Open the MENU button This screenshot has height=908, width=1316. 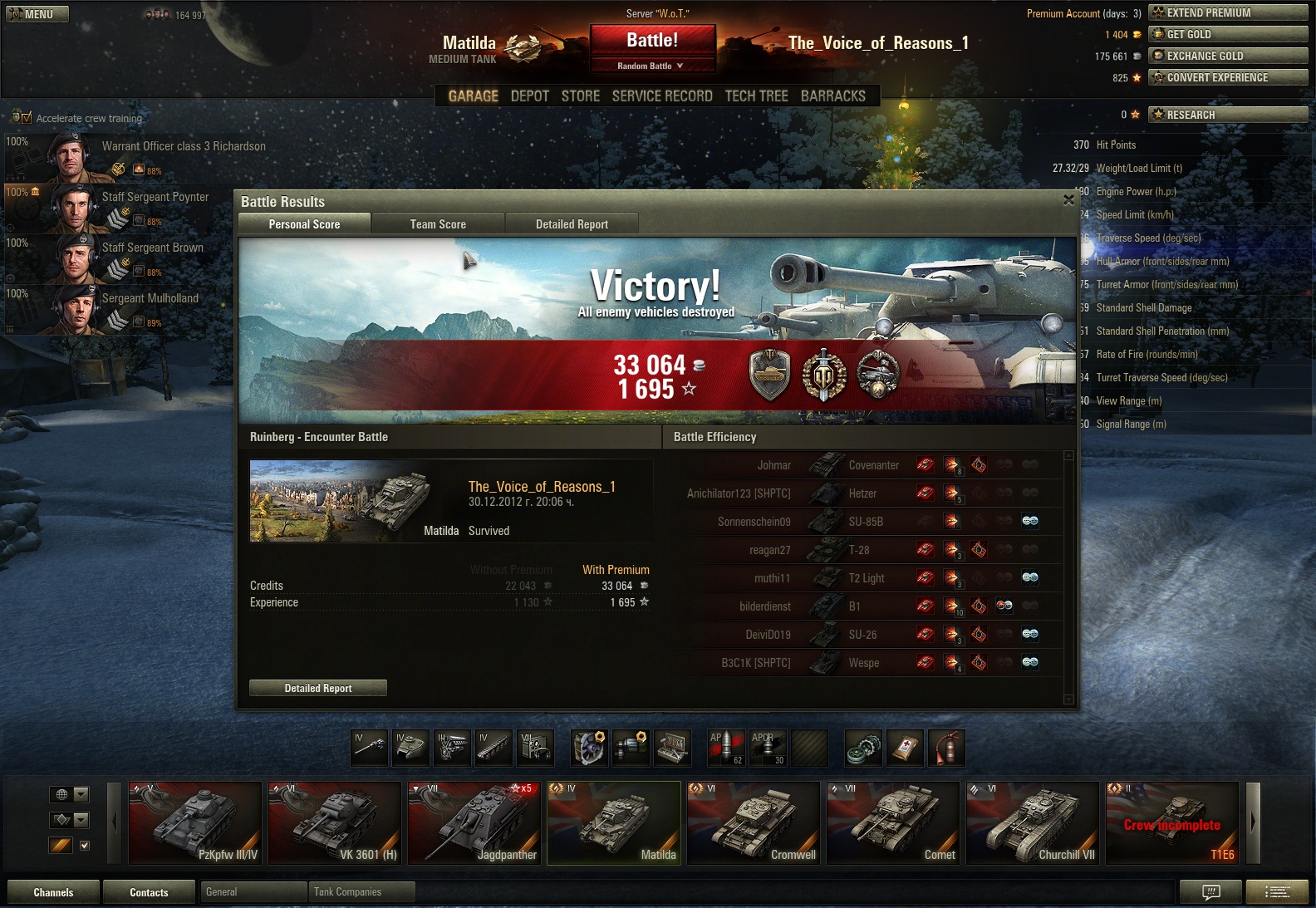37,14
